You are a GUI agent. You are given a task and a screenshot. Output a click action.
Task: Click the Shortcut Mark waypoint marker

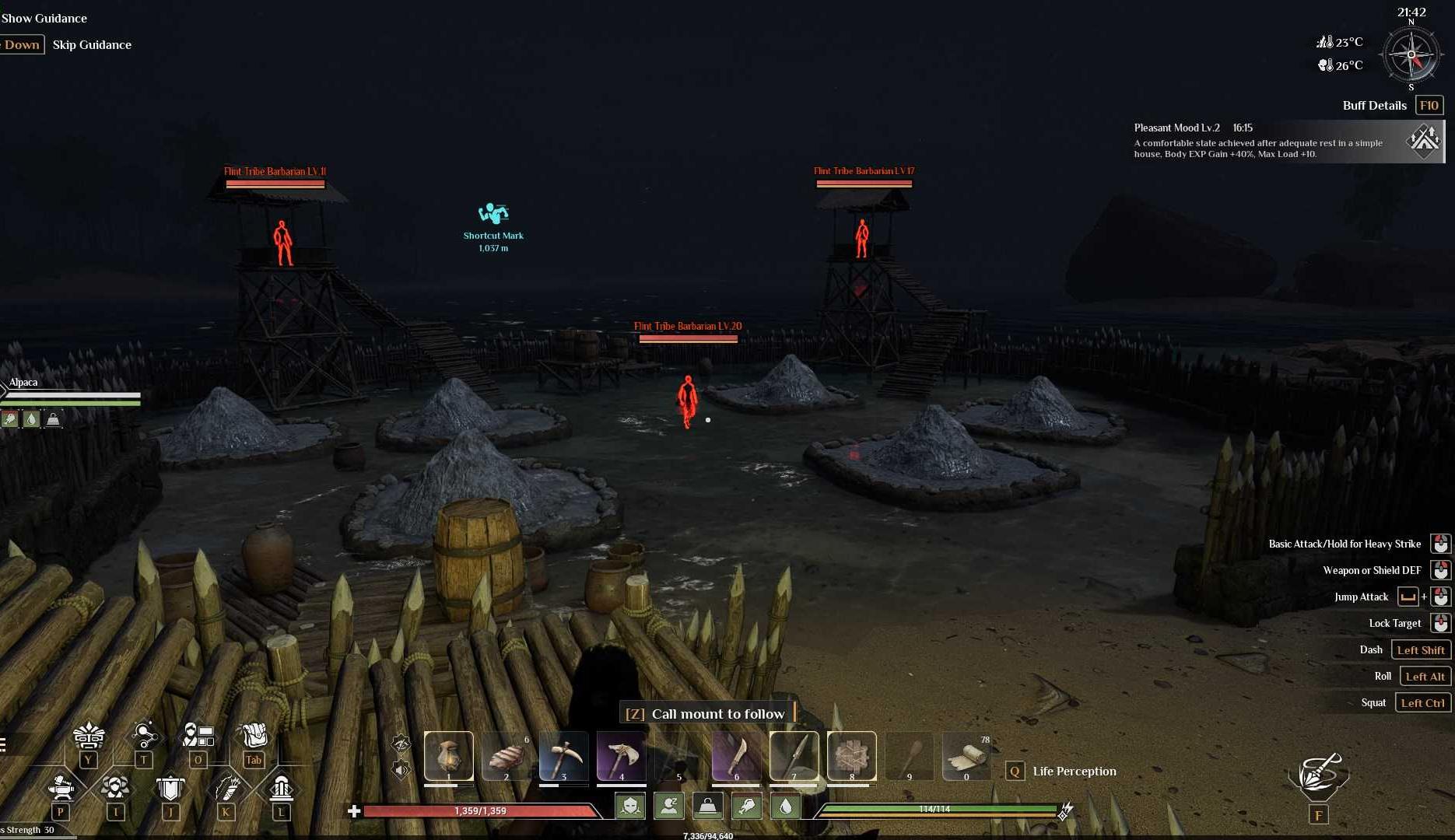click(493, 212)
